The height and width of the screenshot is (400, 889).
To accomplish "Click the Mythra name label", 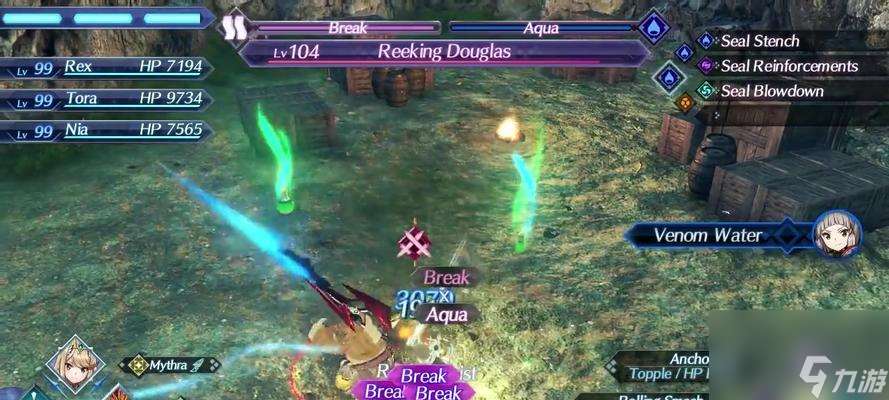I will coord(170,366).
